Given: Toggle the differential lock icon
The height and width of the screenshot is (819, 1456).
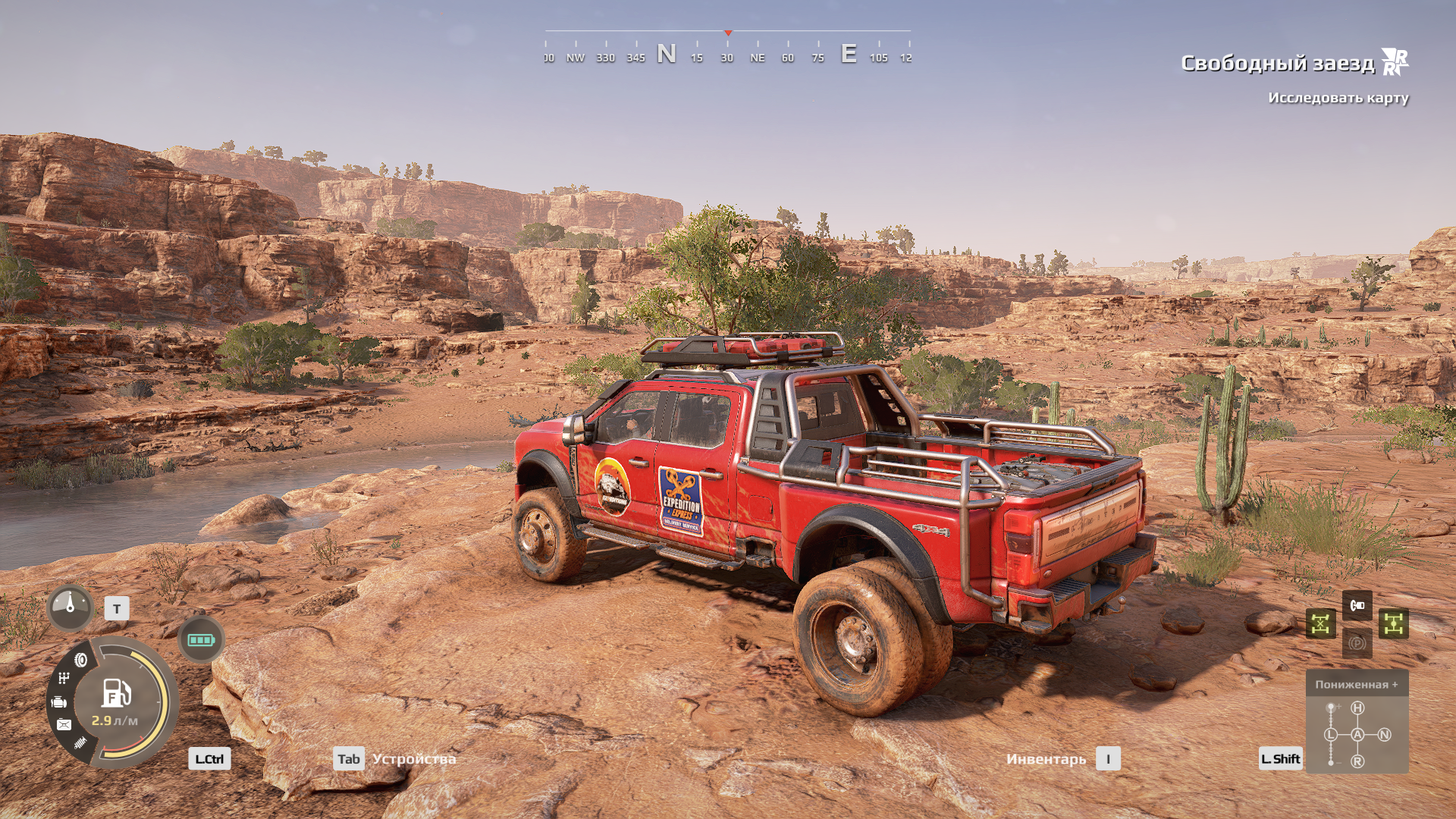Looking at the screenshot, I should tap(1320, 624).
